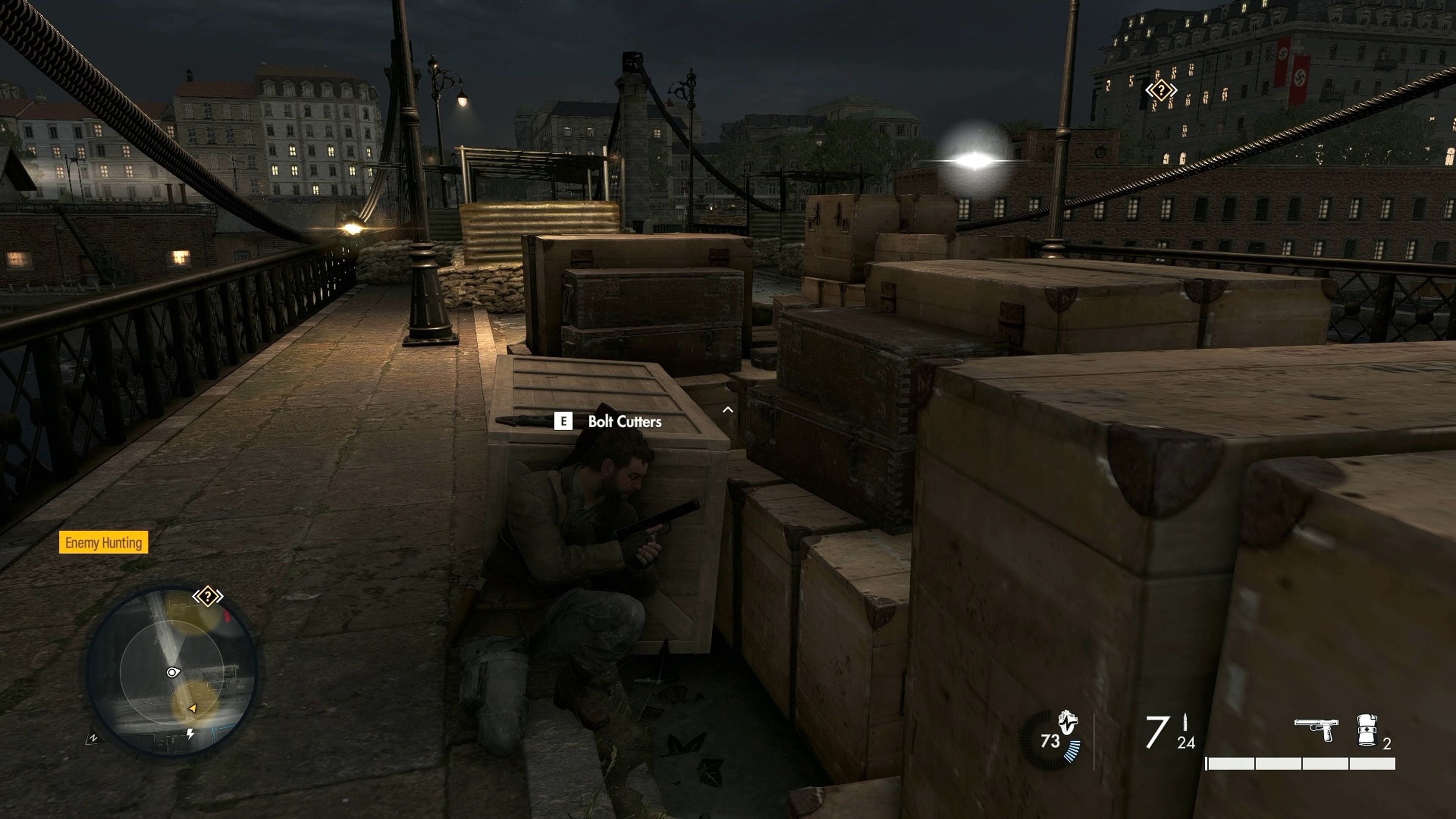Viewport: 1456px width, 819px height.
Task: Click the question-mark waypoint marker in the top-right sky
Action: [x=1161, y=91]
